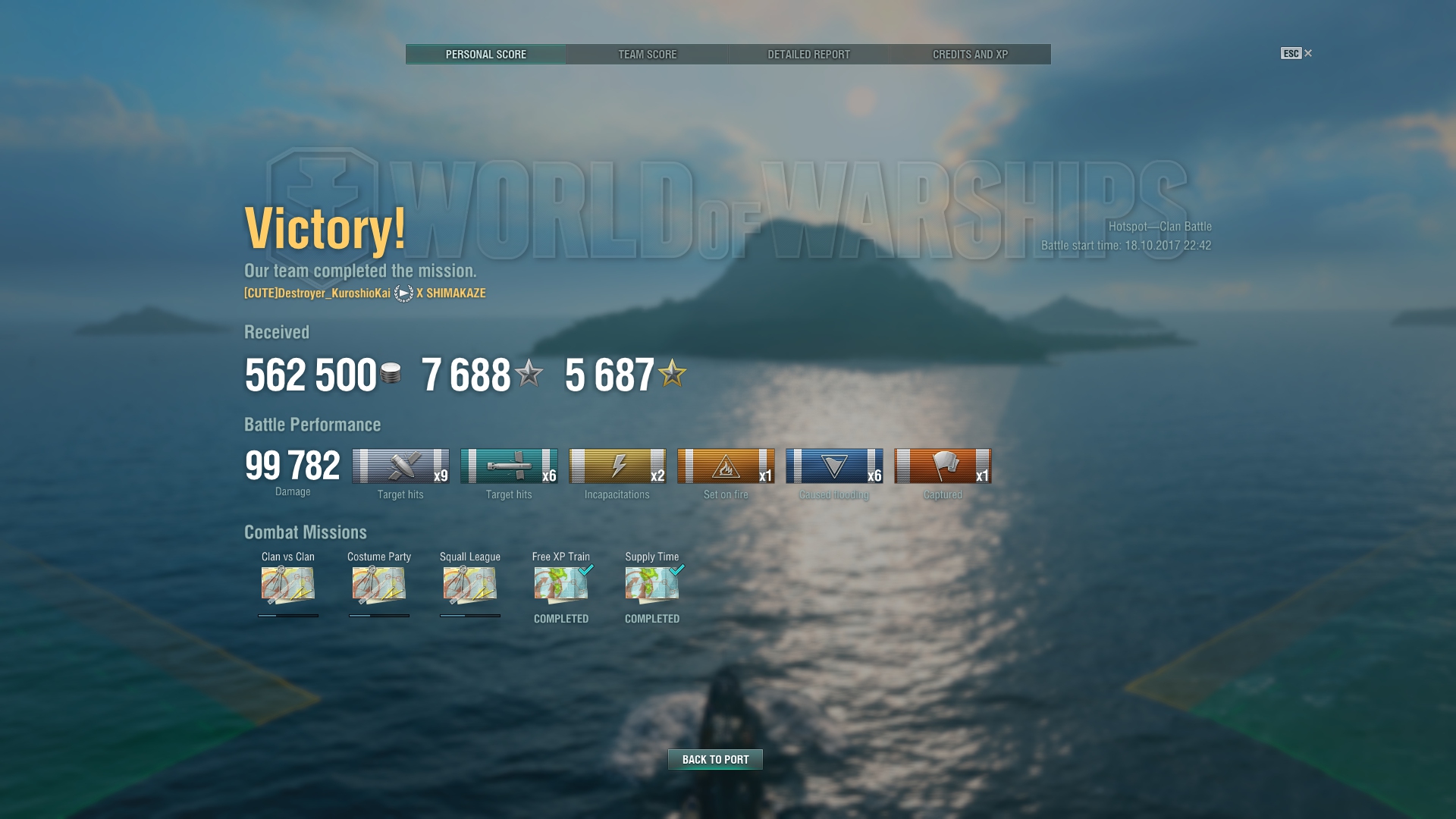Select the Clan vs Clan mission icon
Image resolution: width=1456 pixels, height=819 pixels.
tap(288, 585)
